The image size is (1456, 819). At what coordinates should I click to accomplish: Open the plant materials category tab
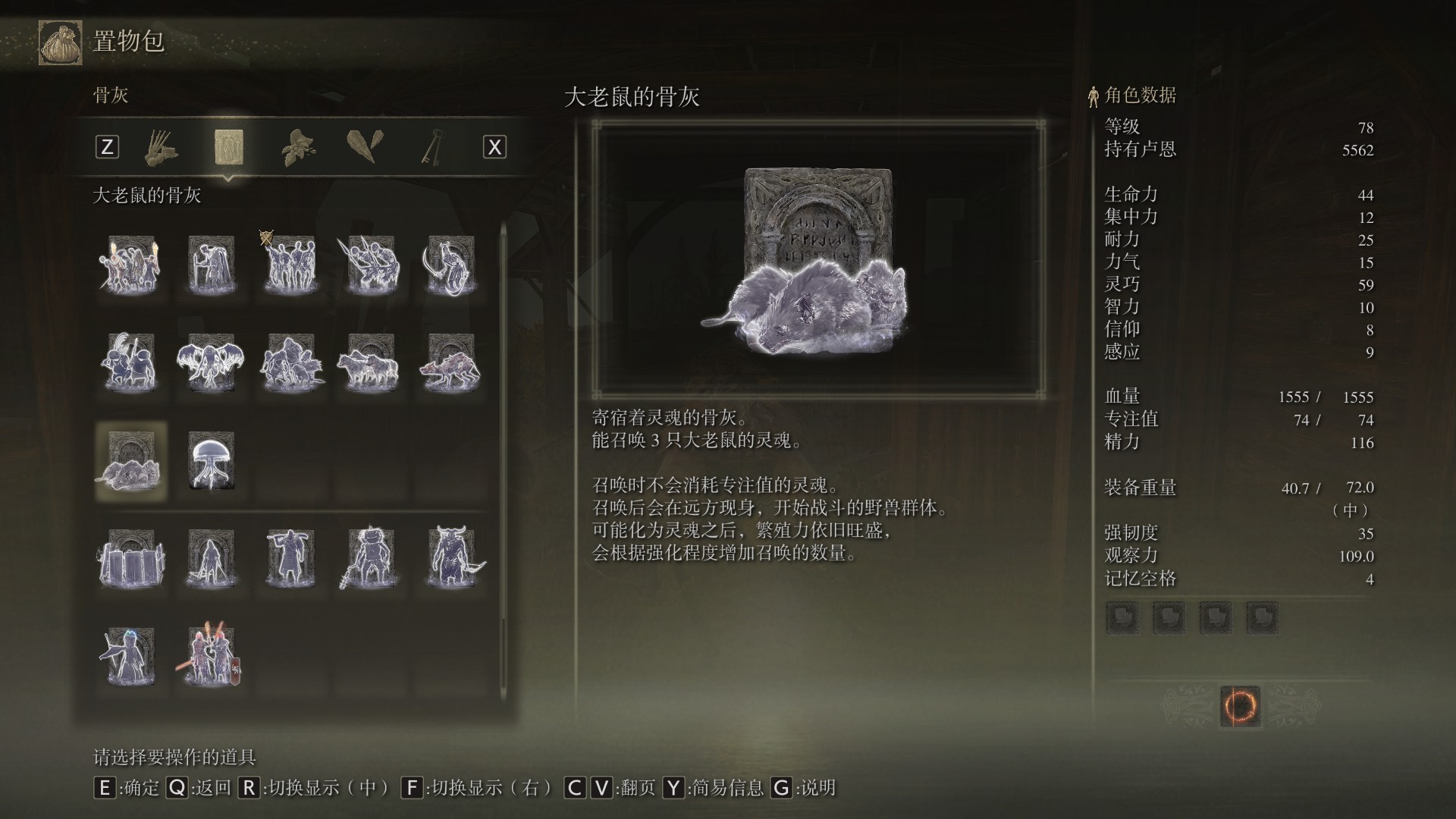pos(299,146)
